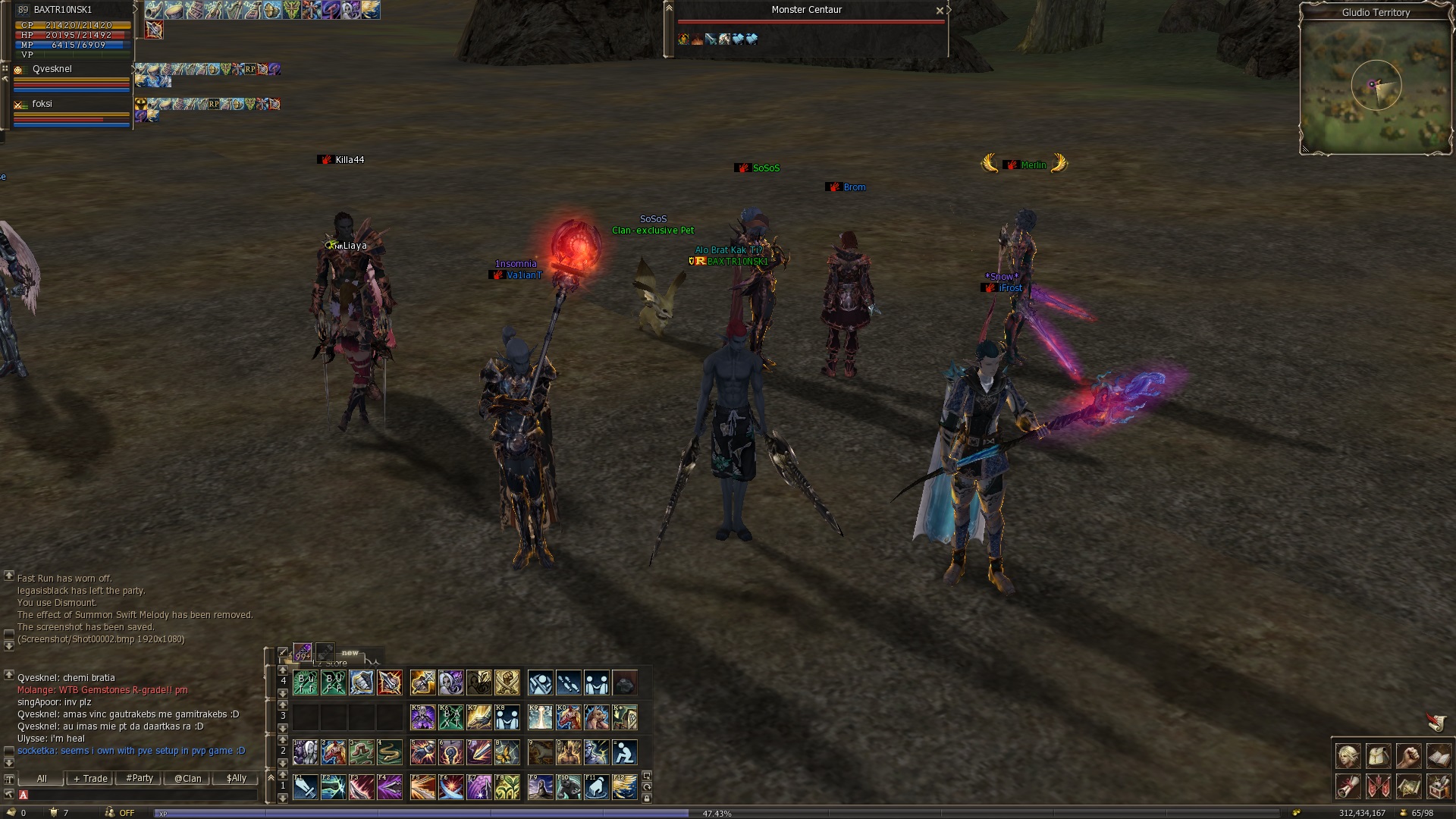1456x819 pixels.
Task: Open the clan banners icon
Action: click(x=1378, y=786)
